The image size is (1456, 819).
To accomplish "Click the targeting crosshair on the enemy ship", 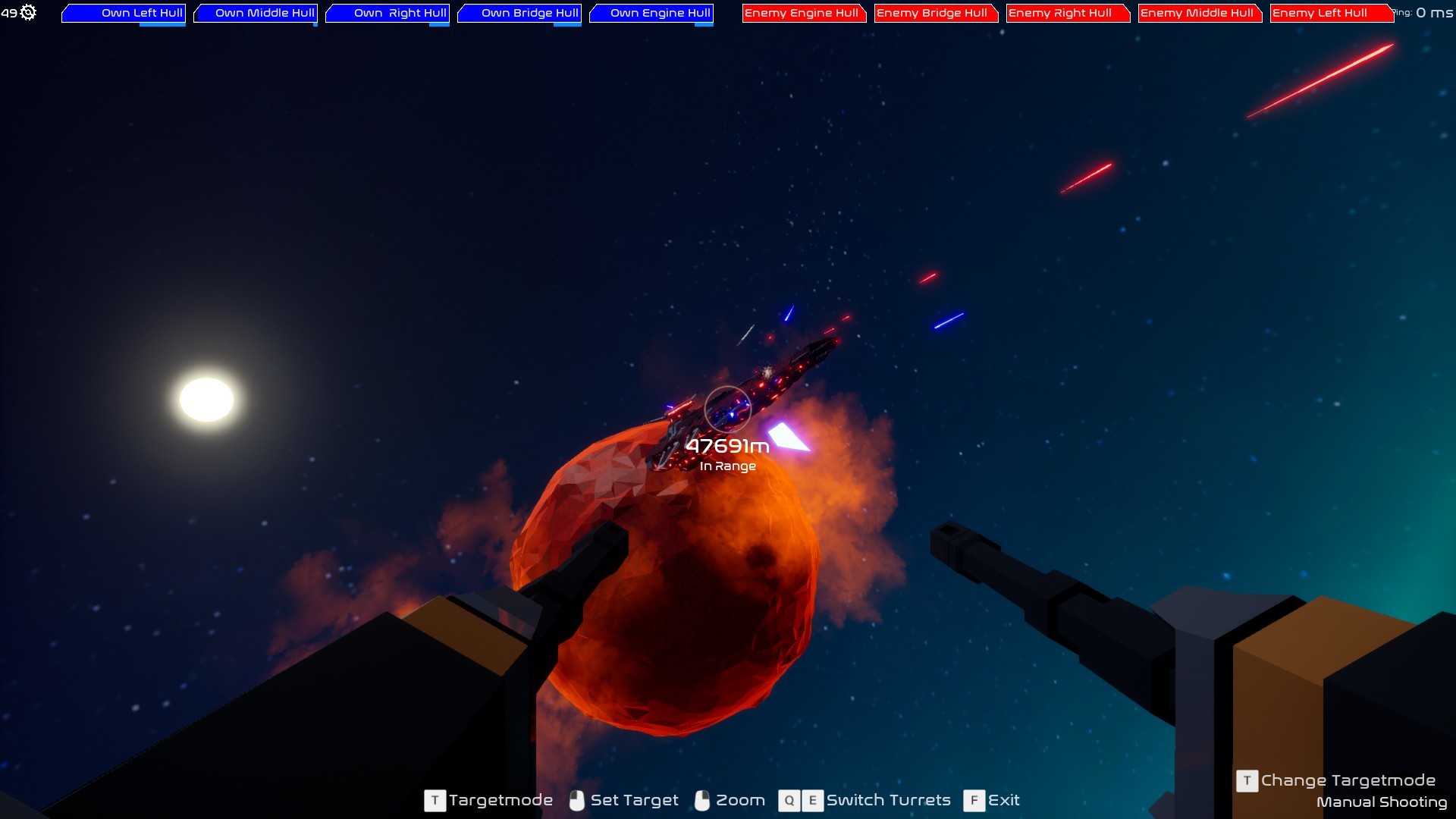I will click(x=726, y=409).
